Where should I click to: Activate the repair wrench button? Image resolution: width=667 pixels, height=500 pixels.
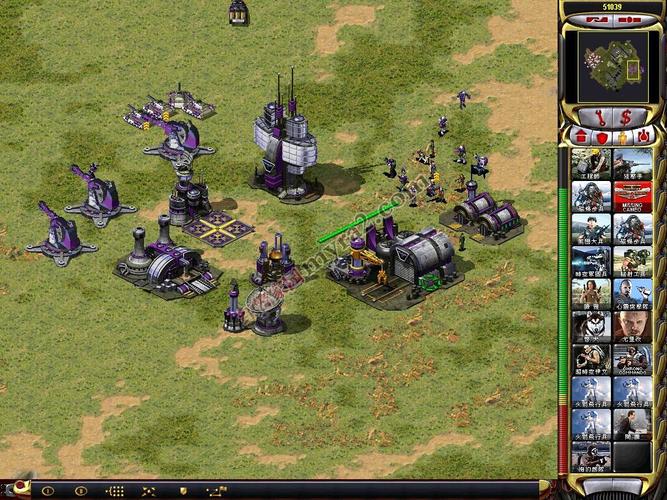click(x=600, y=116)
